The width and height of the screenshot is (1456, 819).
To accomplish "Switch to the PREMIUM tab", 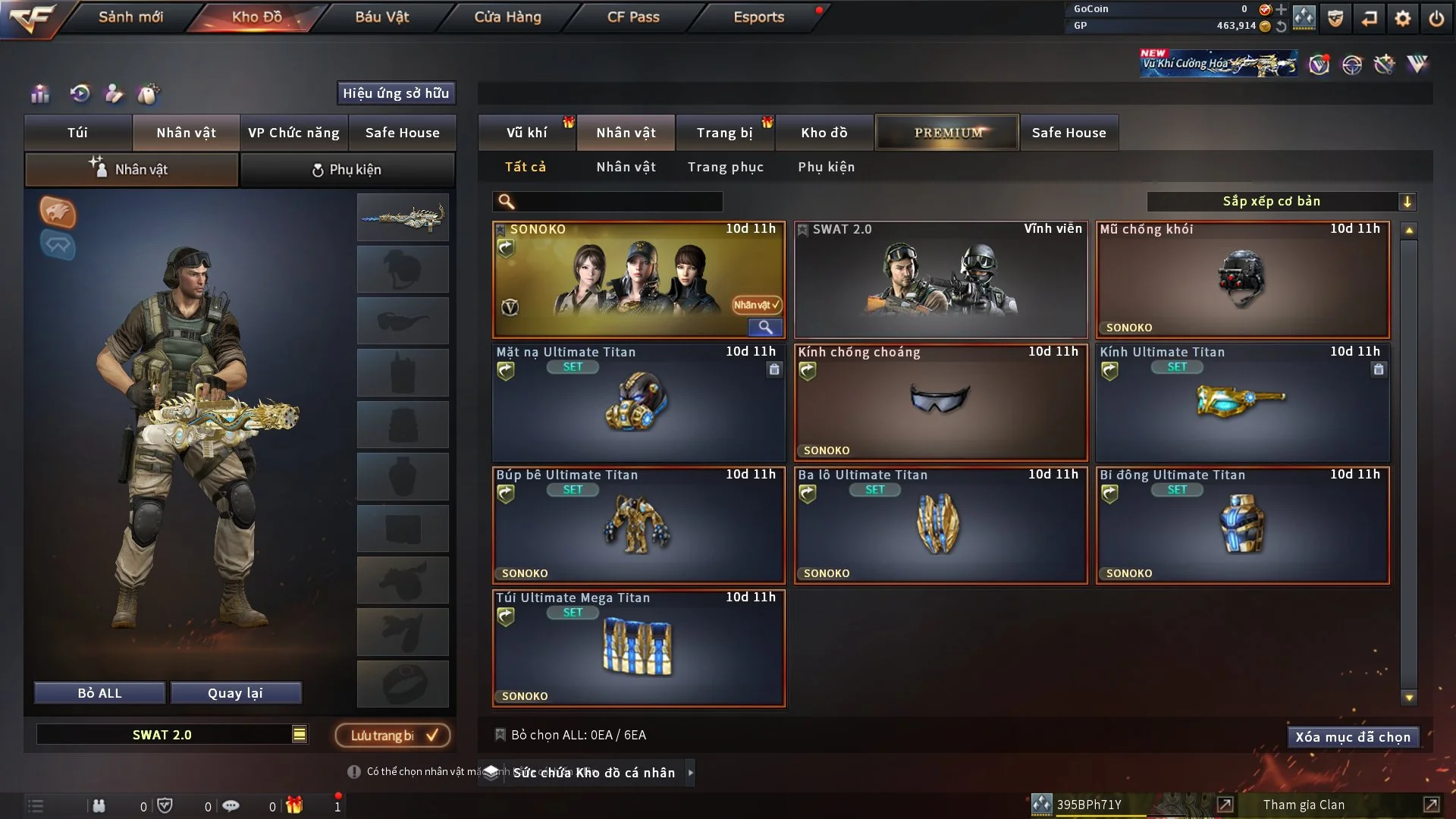I will [x=947, y=132].
